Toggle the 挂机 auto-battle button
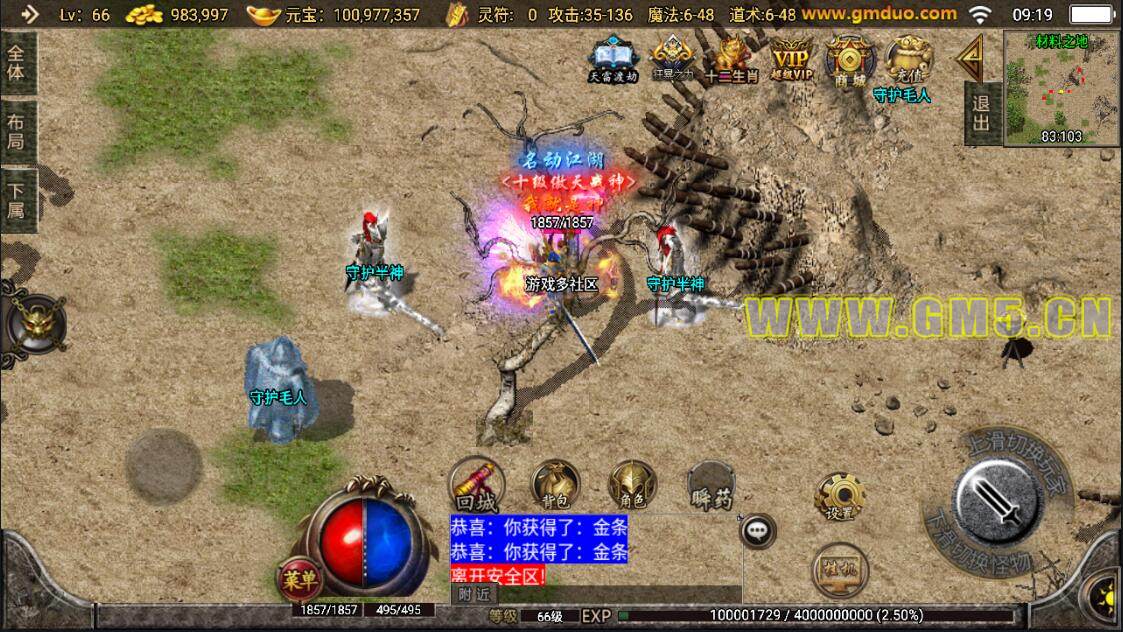Image resolution: width=1123 pixels, height=632 pixels. pyautogui.click(x=839, y=570)
